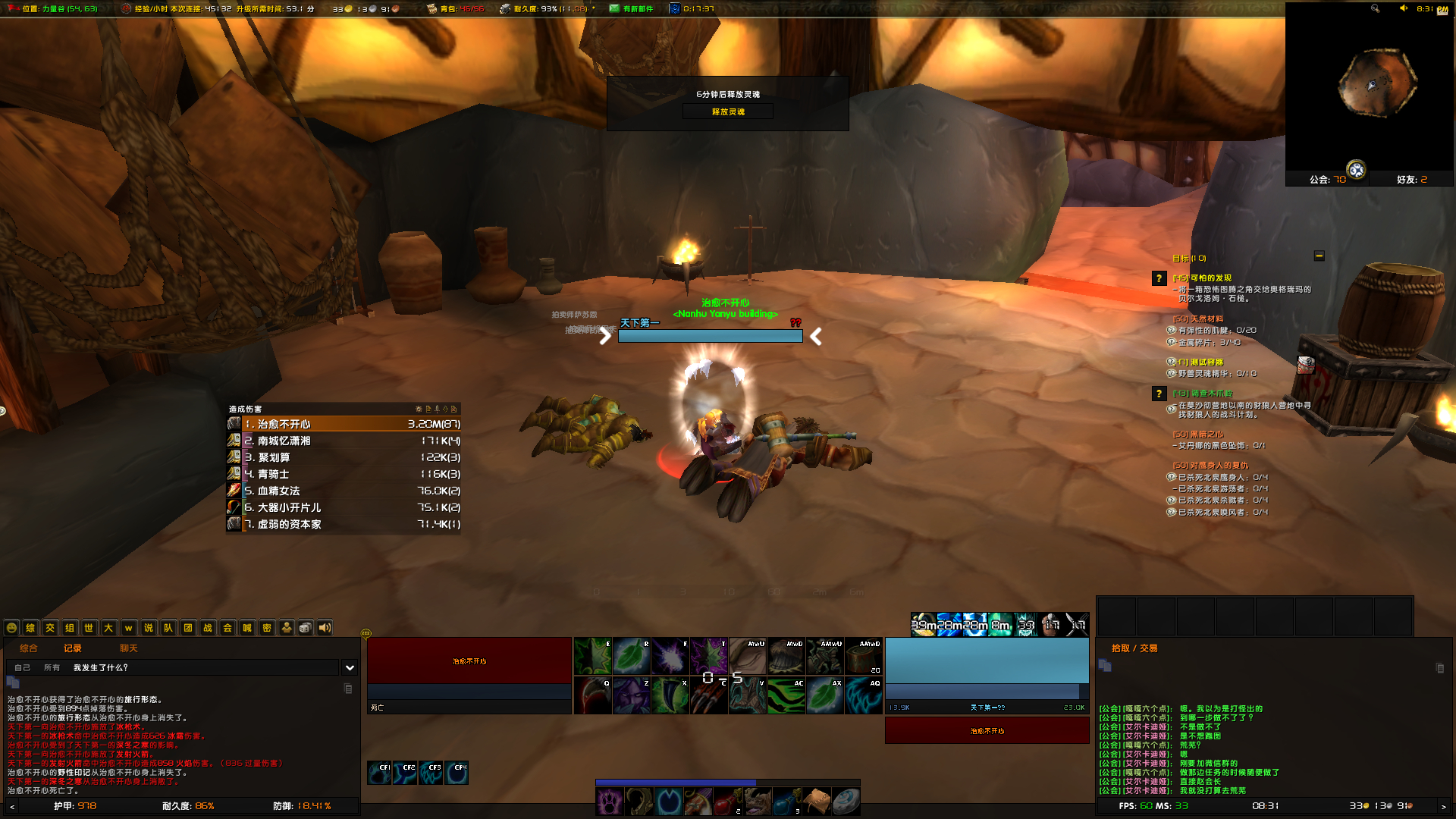Open damage meter options via its gear icon
This screenshot has width=1456, height=819.
pyautogui.click(x=419, y=409)
